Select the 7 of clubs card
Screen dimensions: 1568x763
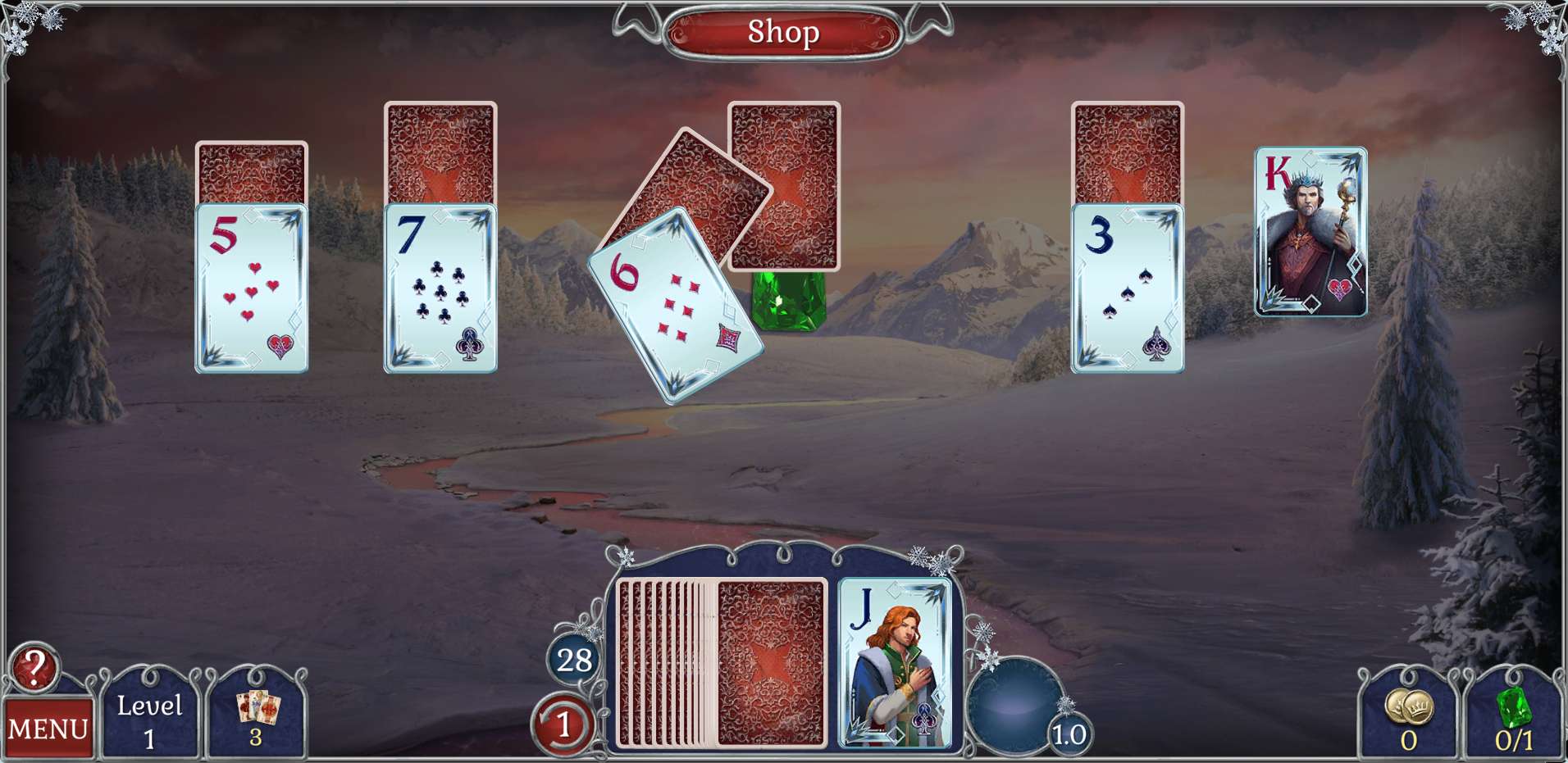440,288
